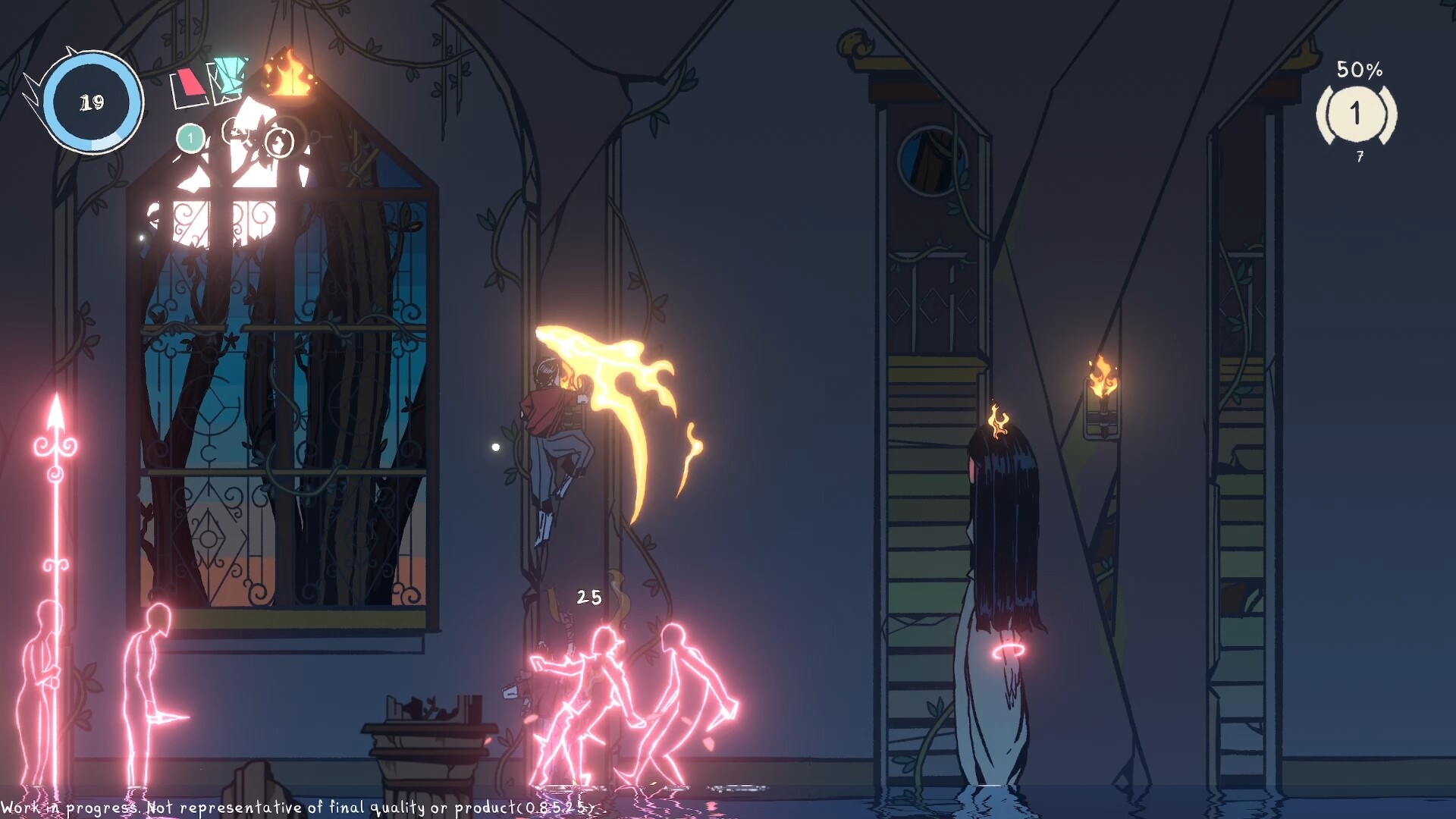Toggle the small white orb near the character
This screenshot has width=1456, height=819.
(x=496, y=447)
